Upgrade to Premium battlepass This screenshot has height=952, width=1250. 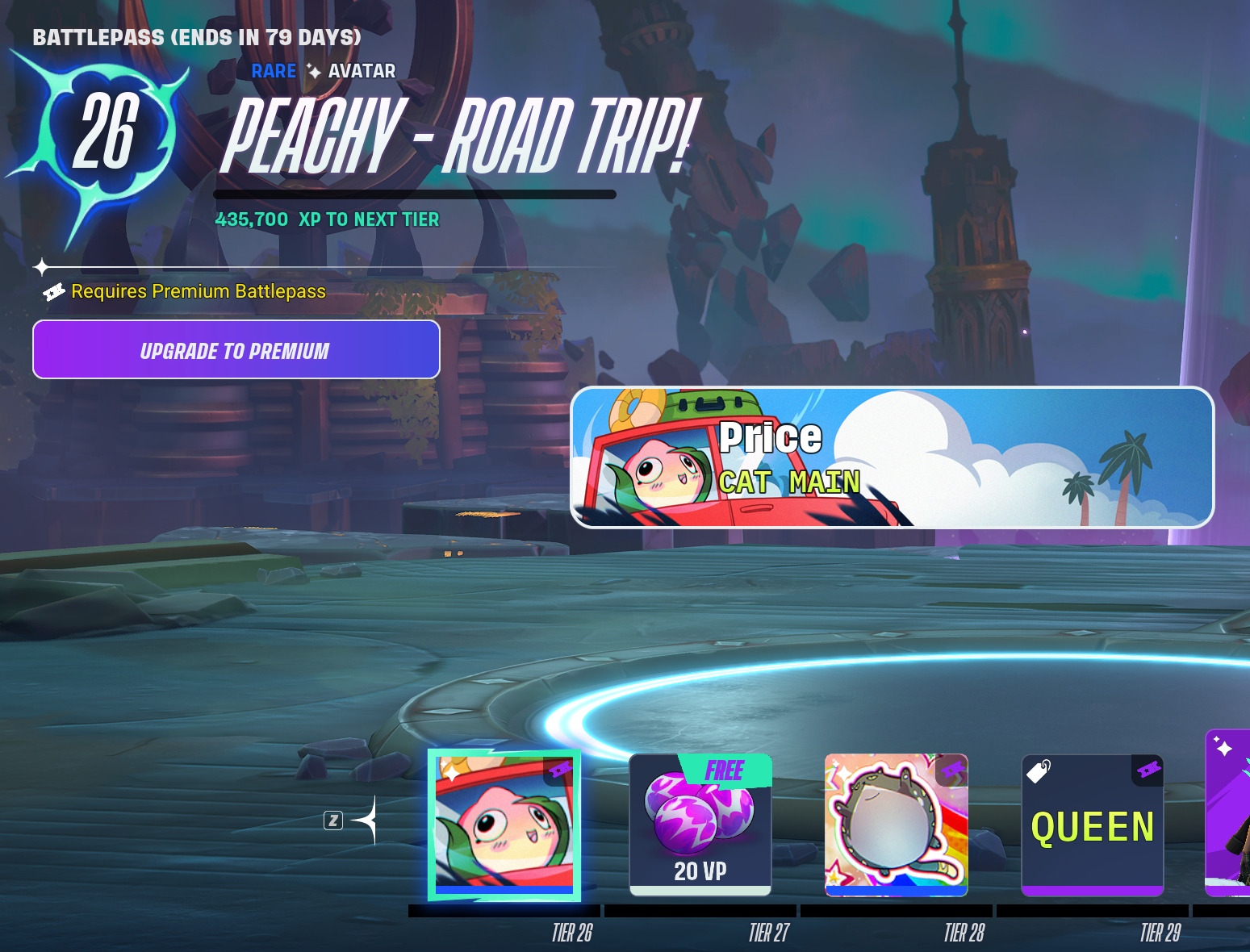pyautogui.click(x=236, y=349)
